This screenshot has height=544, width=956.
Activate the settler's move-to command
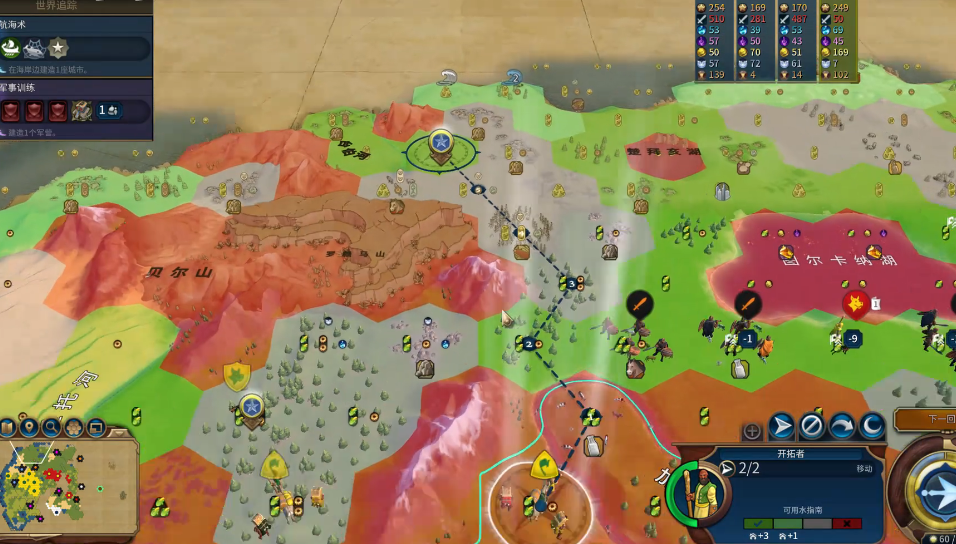coord(781,427)
